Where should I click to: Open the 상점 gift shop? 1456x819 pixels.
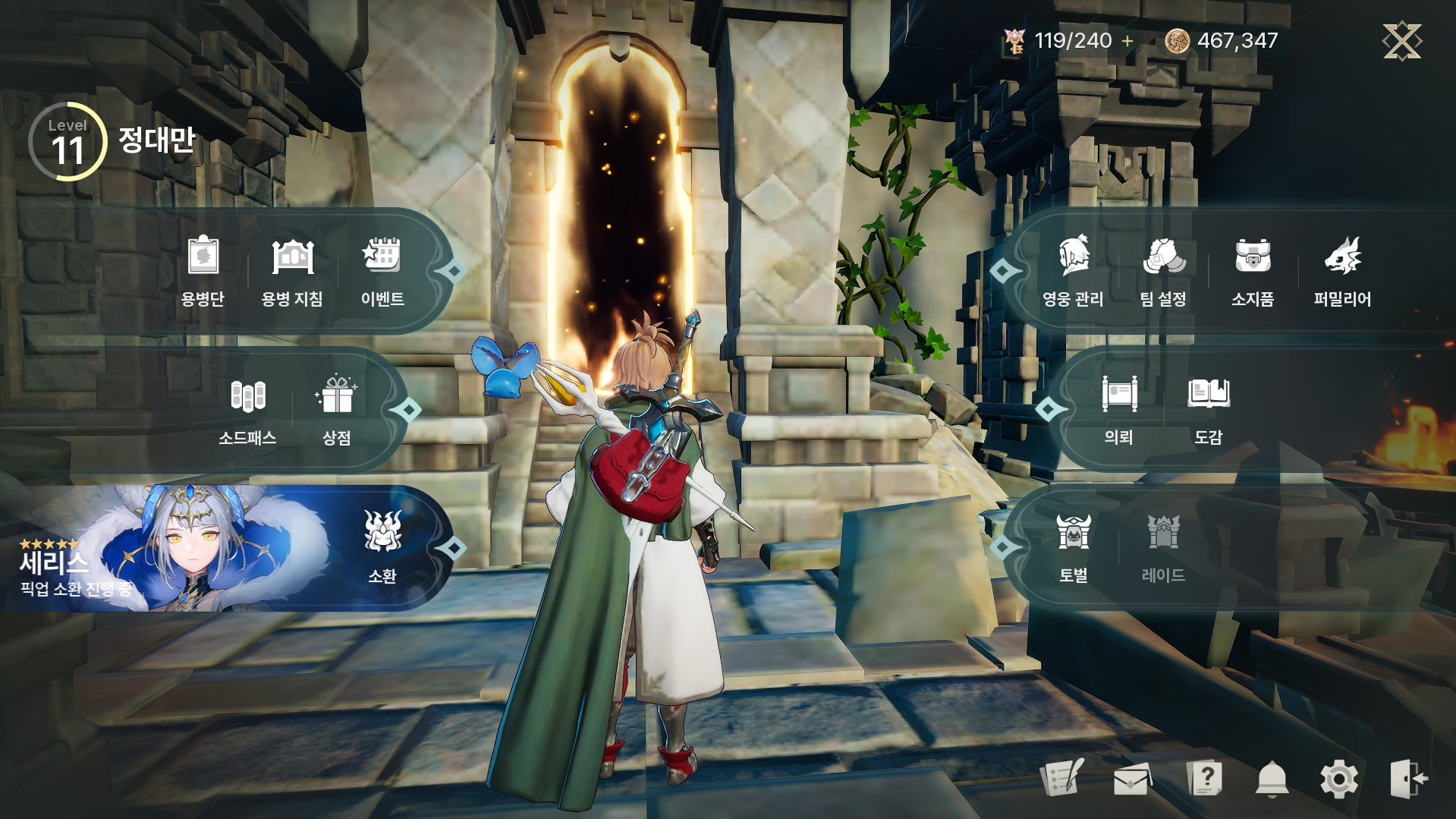click(x=337, y=410)
